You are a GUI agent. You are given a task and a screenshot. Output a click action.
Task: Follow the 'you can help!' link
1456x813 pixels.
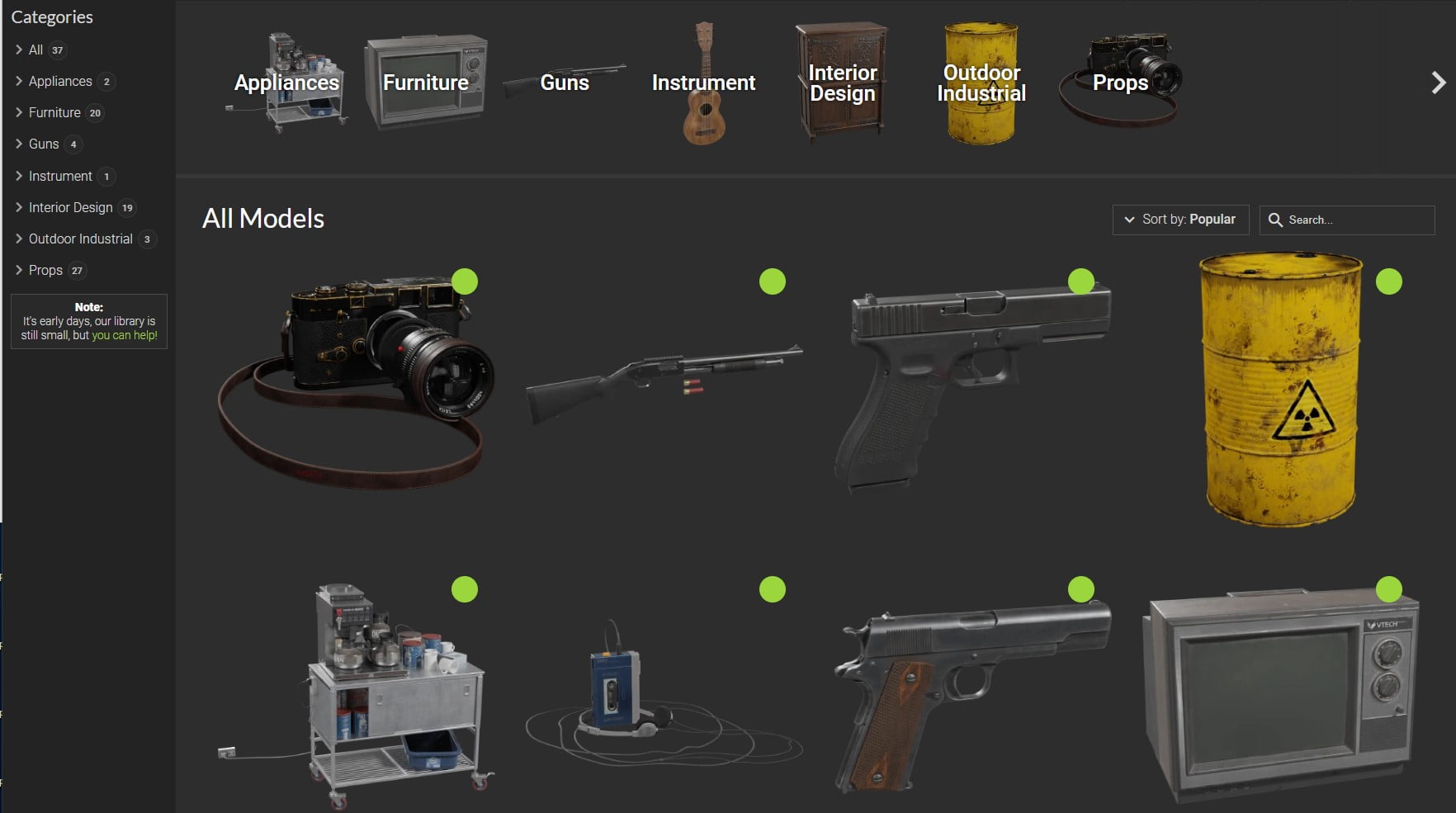click(125, 335)
